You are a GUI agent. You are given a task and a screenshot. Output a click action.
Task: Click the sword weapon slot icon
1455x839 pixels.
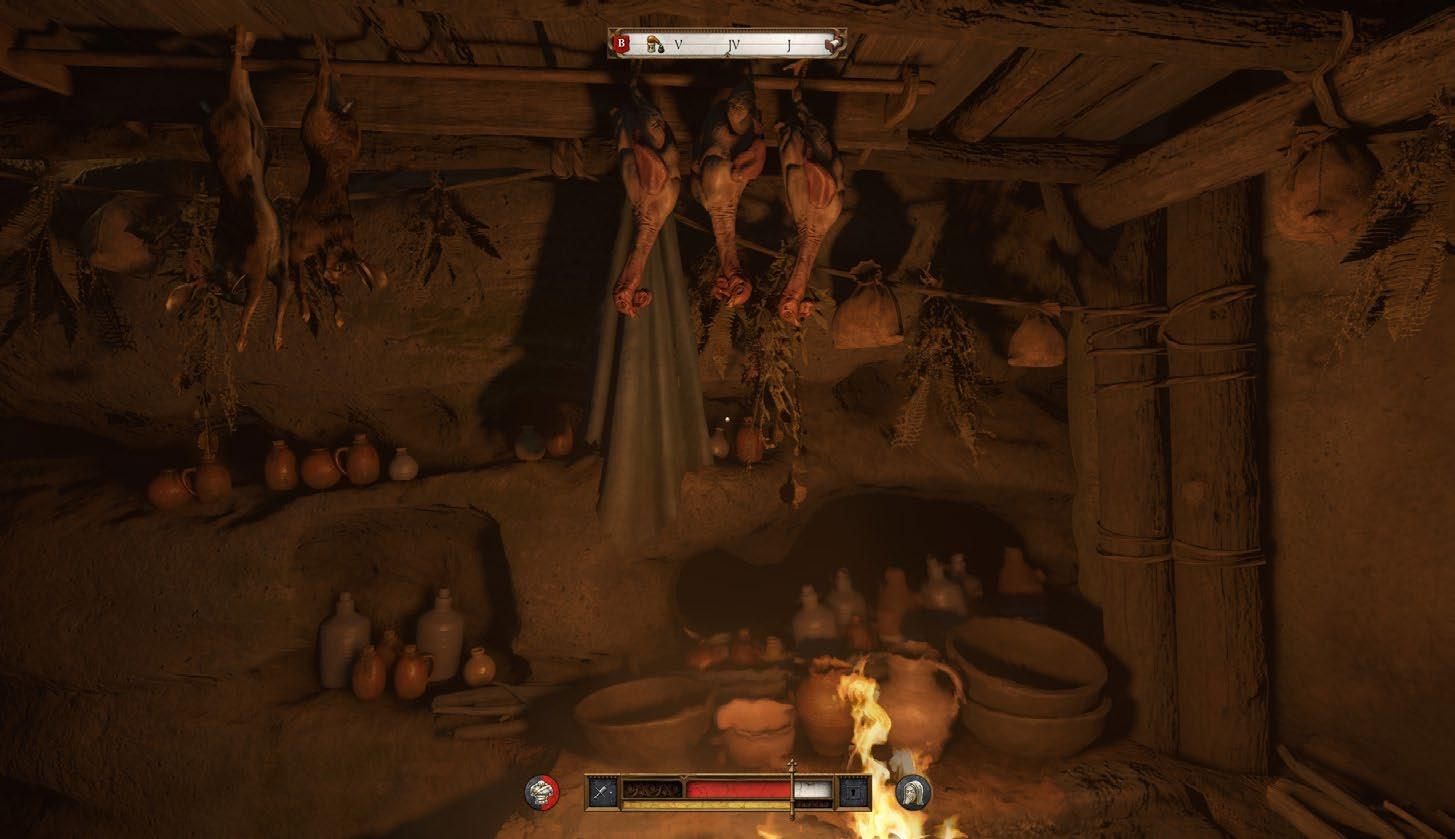coord(603,792)
